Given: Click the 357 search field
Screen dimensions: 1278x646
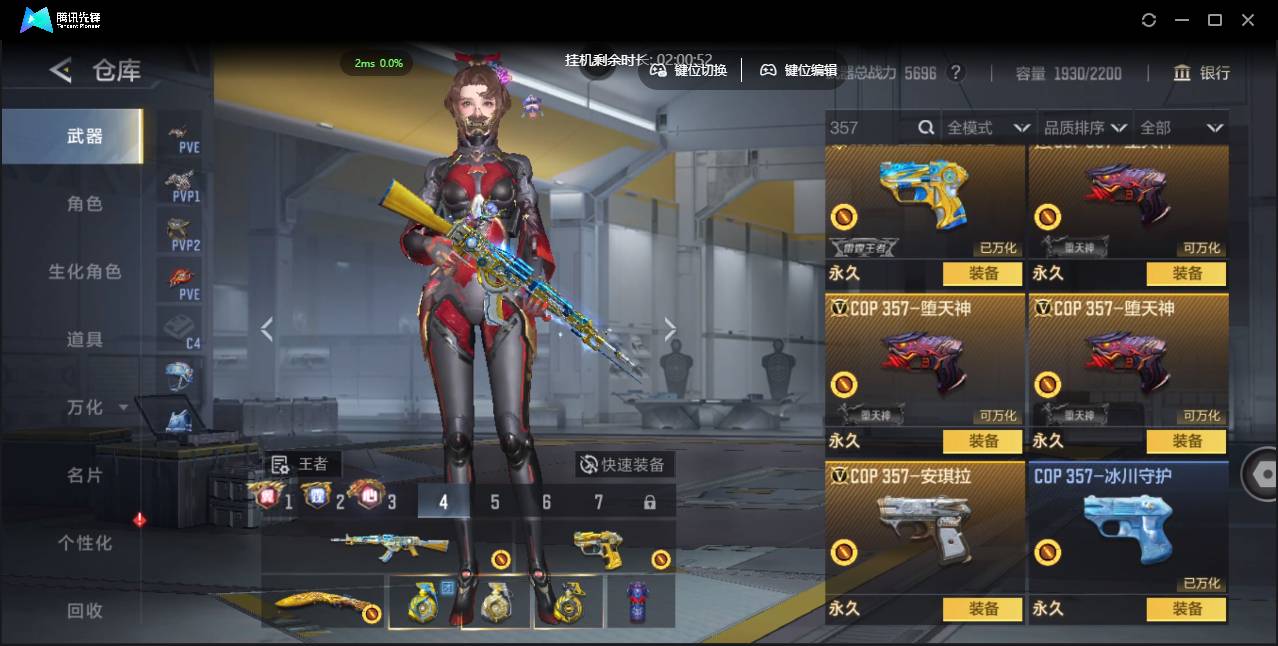Looking at the screenshot, I should 870,128.
